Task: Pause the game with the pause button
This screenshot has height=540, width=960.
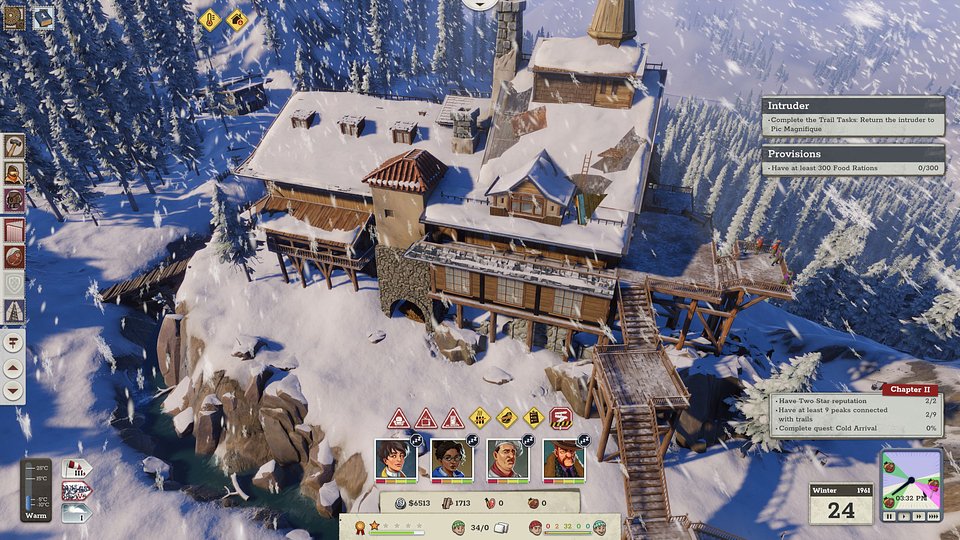Action: click(890, 517)
